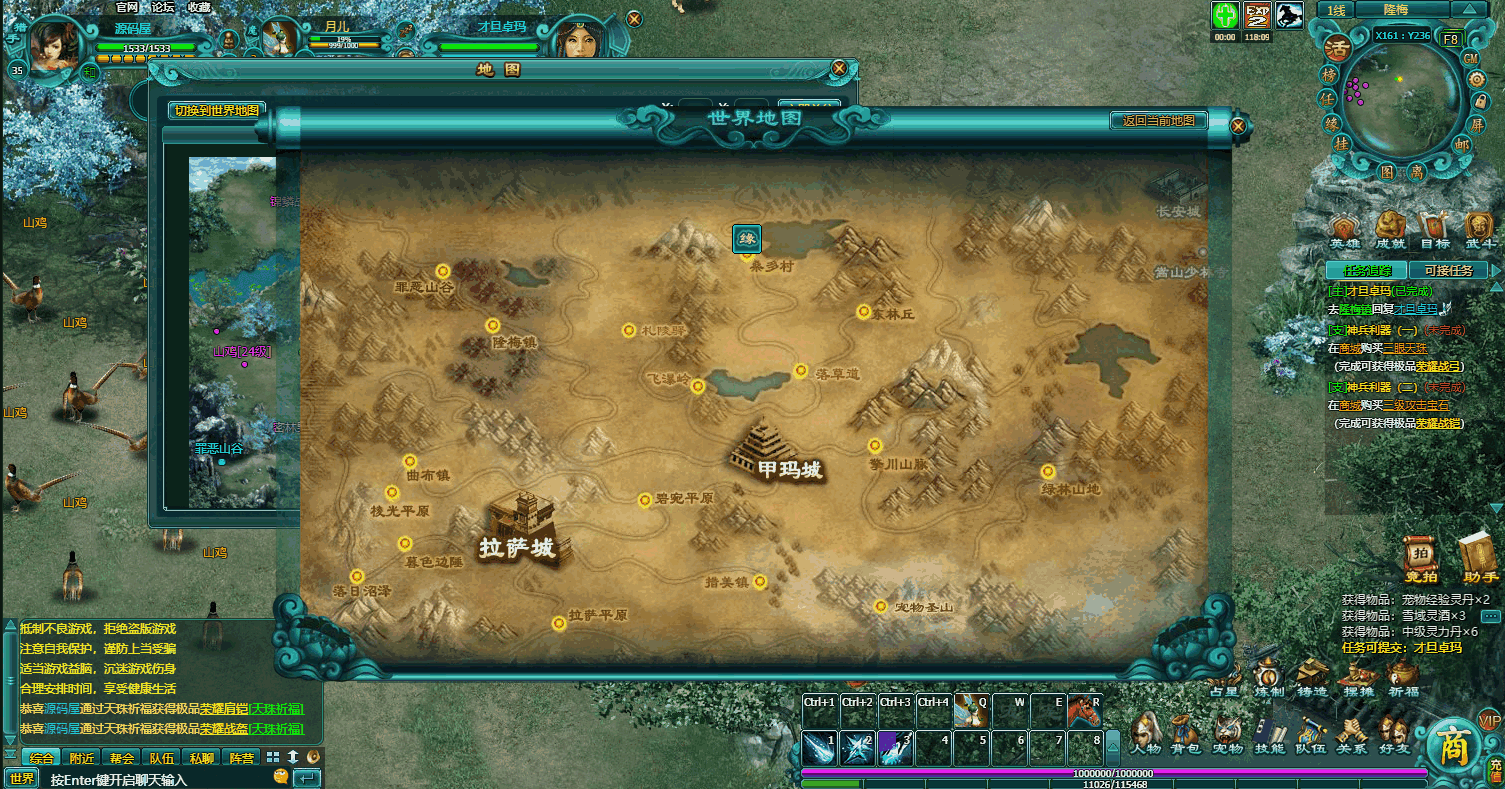Click 返回当前地图 to return to current map
Image resolution: width=1505 pixels, height=789 pixels.
(1158, 121)
